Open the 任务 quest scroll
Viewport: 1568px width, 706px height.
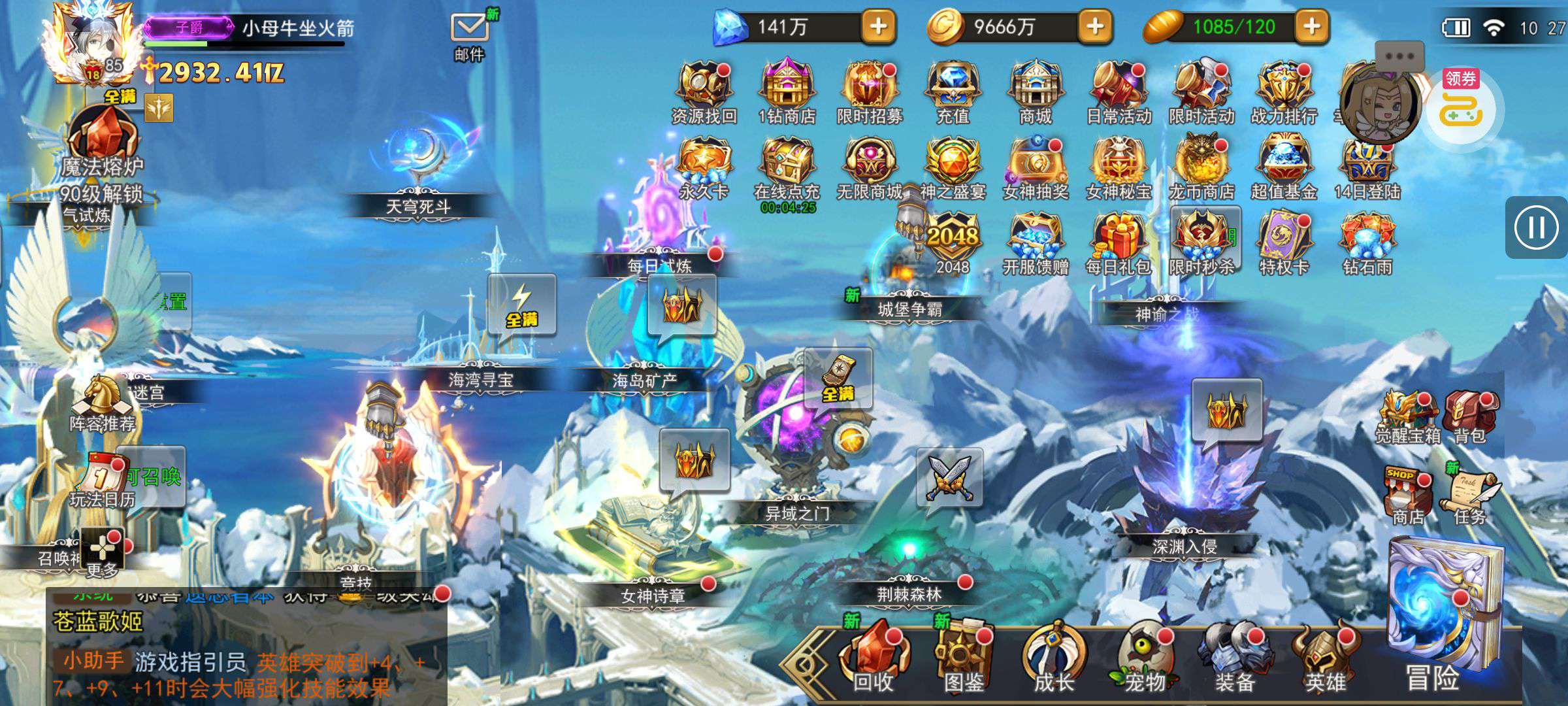click(1471, 494)
